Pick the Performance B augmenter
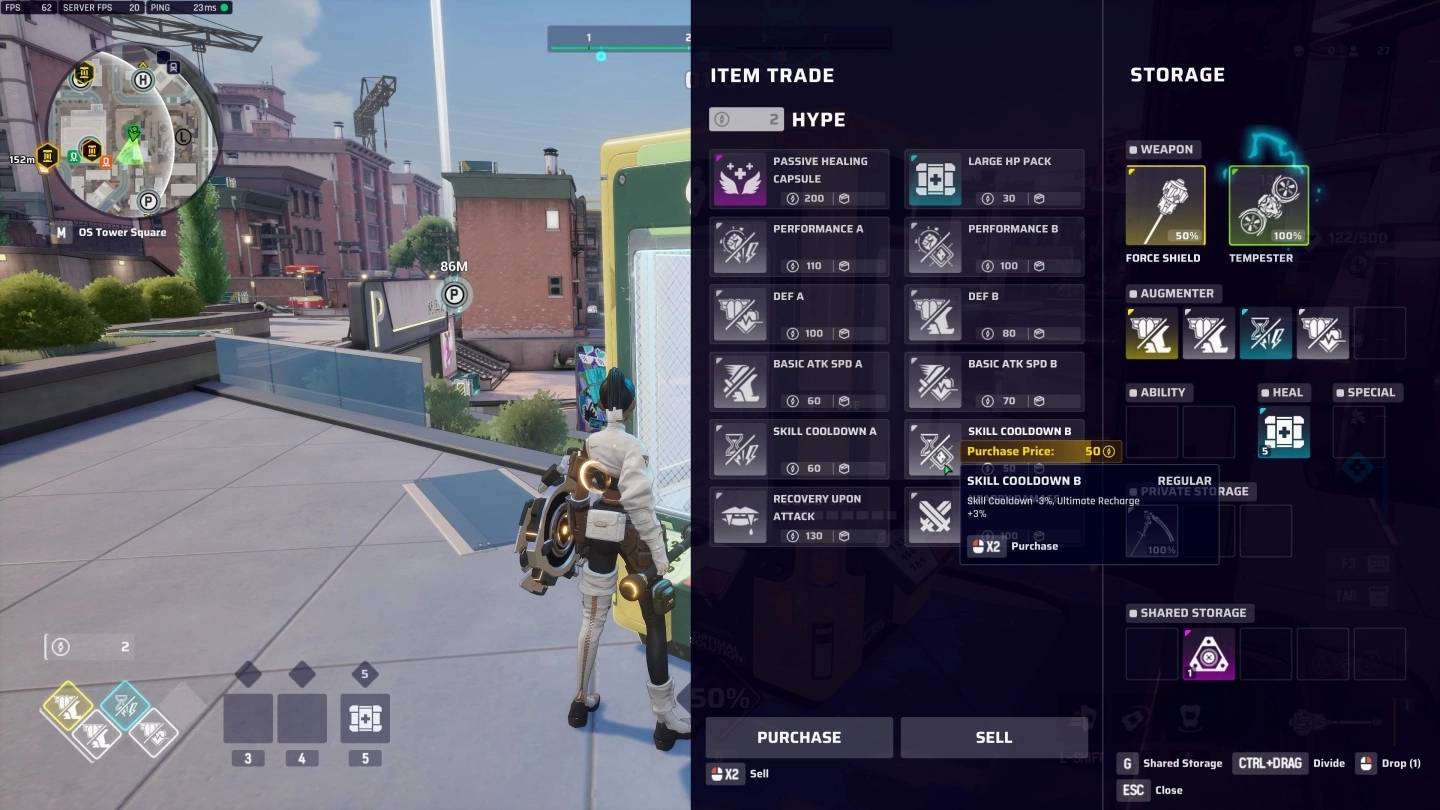This screenshot has width=1440, height=810. pos(994,247)
